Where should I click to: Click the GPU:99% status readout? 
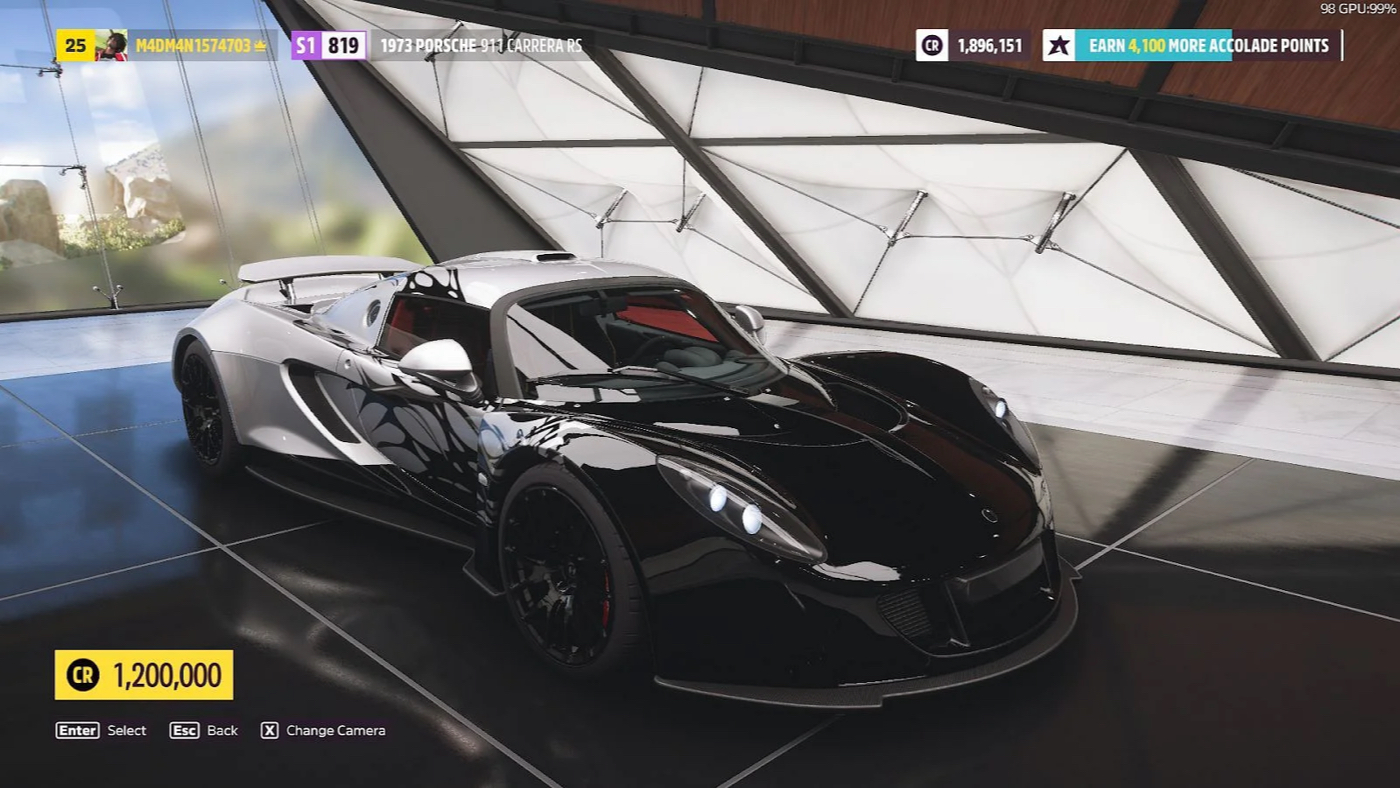1367,8
